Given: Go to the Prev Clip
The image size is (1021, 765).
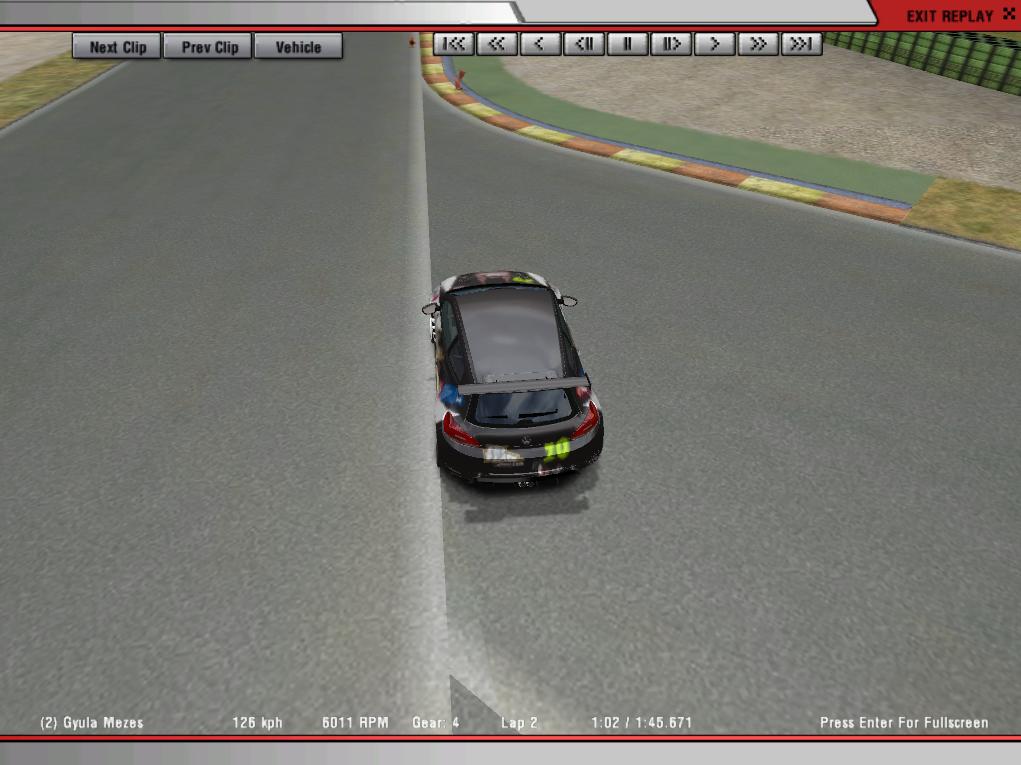Looking at the screenshot, I should [x=210, y=47].
